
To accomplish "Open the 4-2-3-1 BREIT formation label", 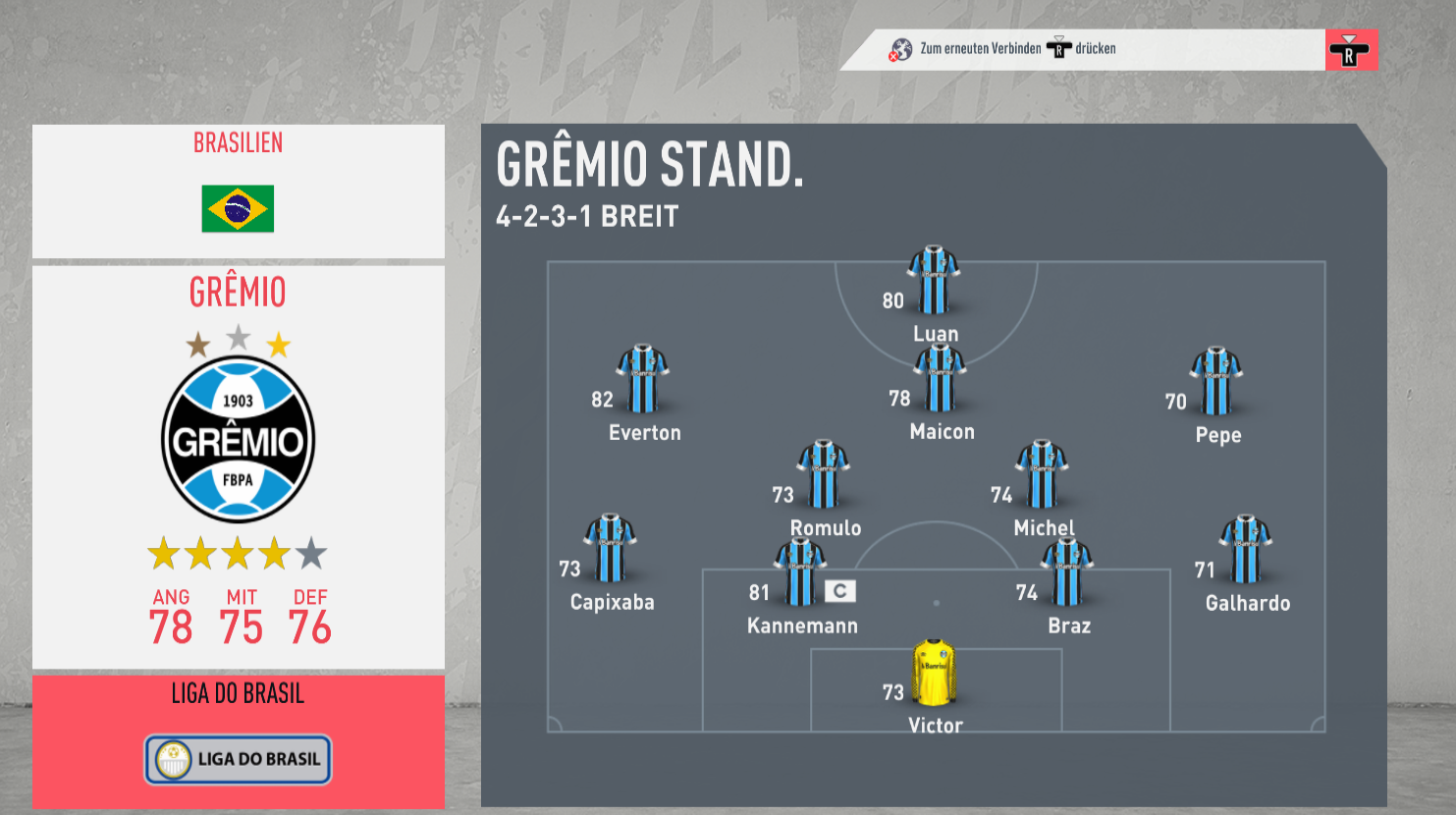I will 586,217.
